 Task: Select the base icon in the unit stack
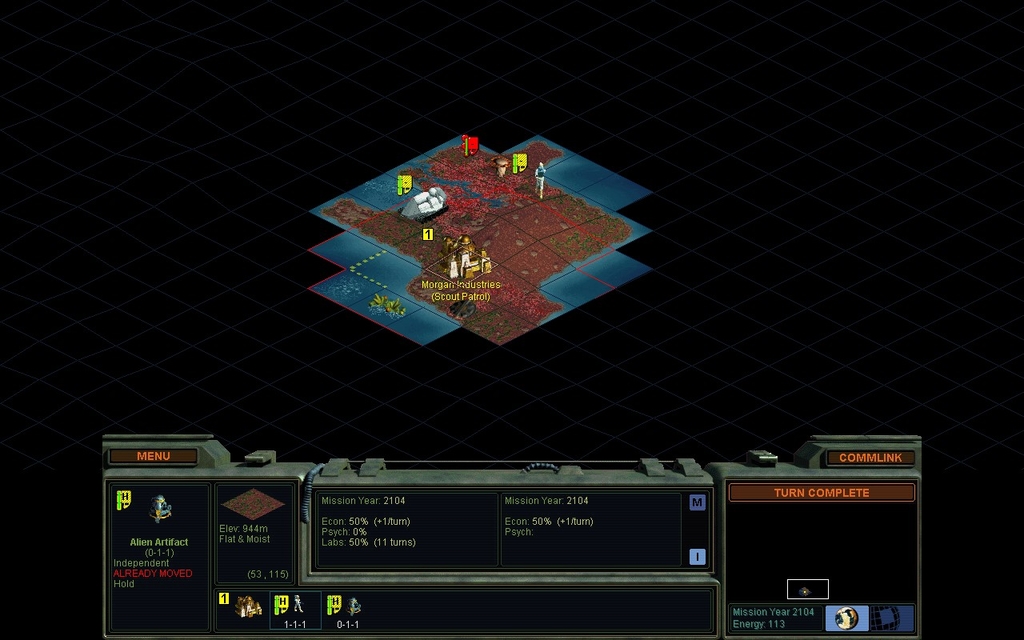pyautogui.click(x=248, y=606)
